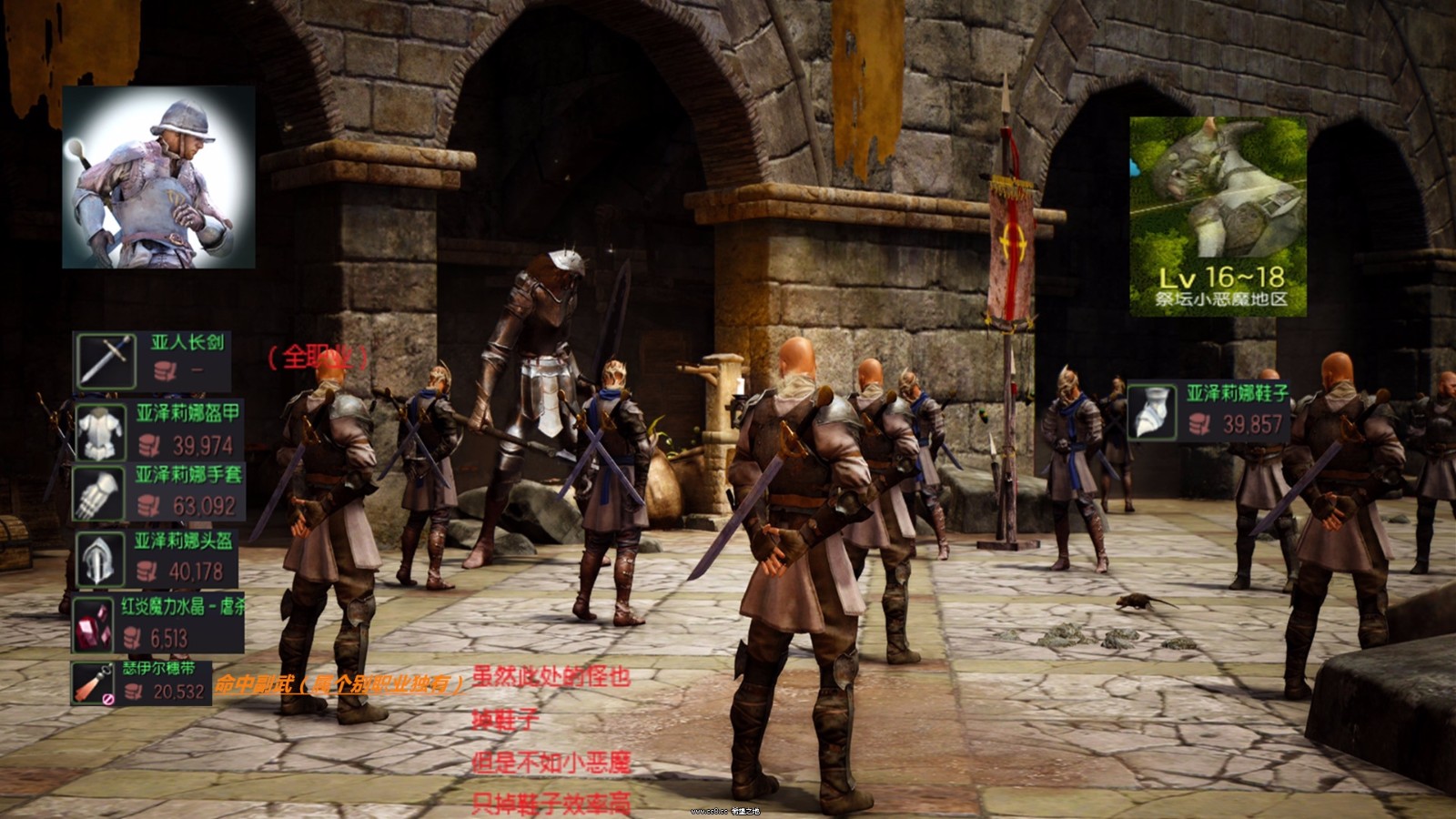Select the 瑟伊尔穗带 tassel item entry
The width and height of the screenshot is (1456, 819).
[144, 682]
